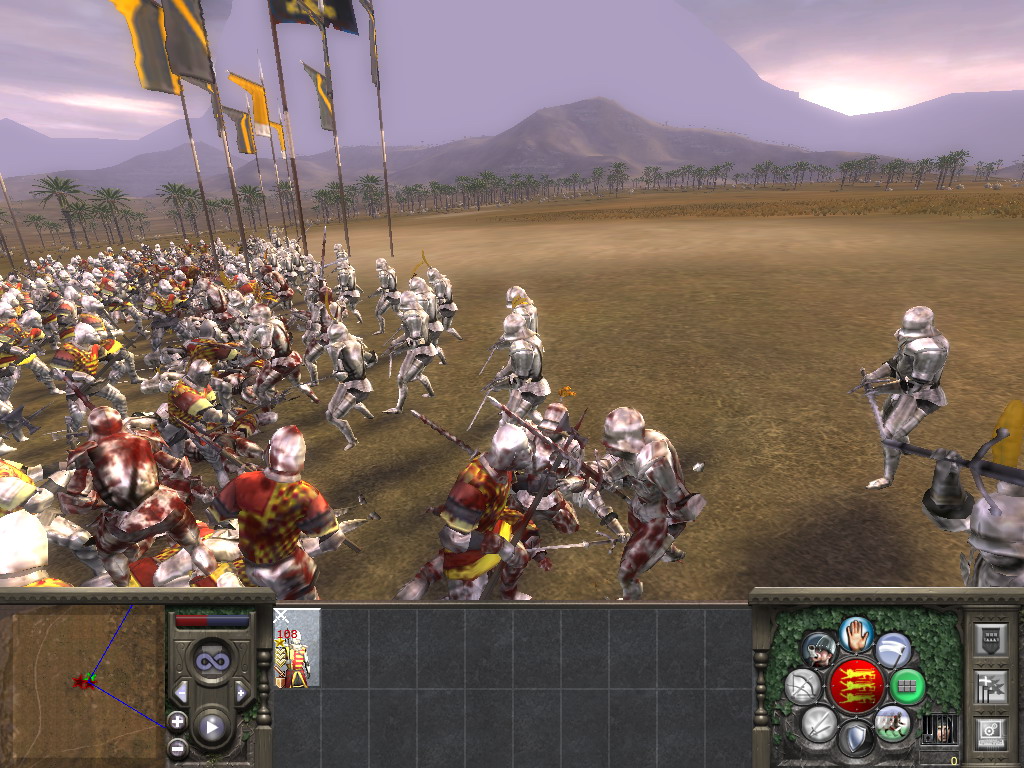The image size is (1024, 768).
Task: Zoom out the minimap with minus button
Action: click(x=177, y=747)
